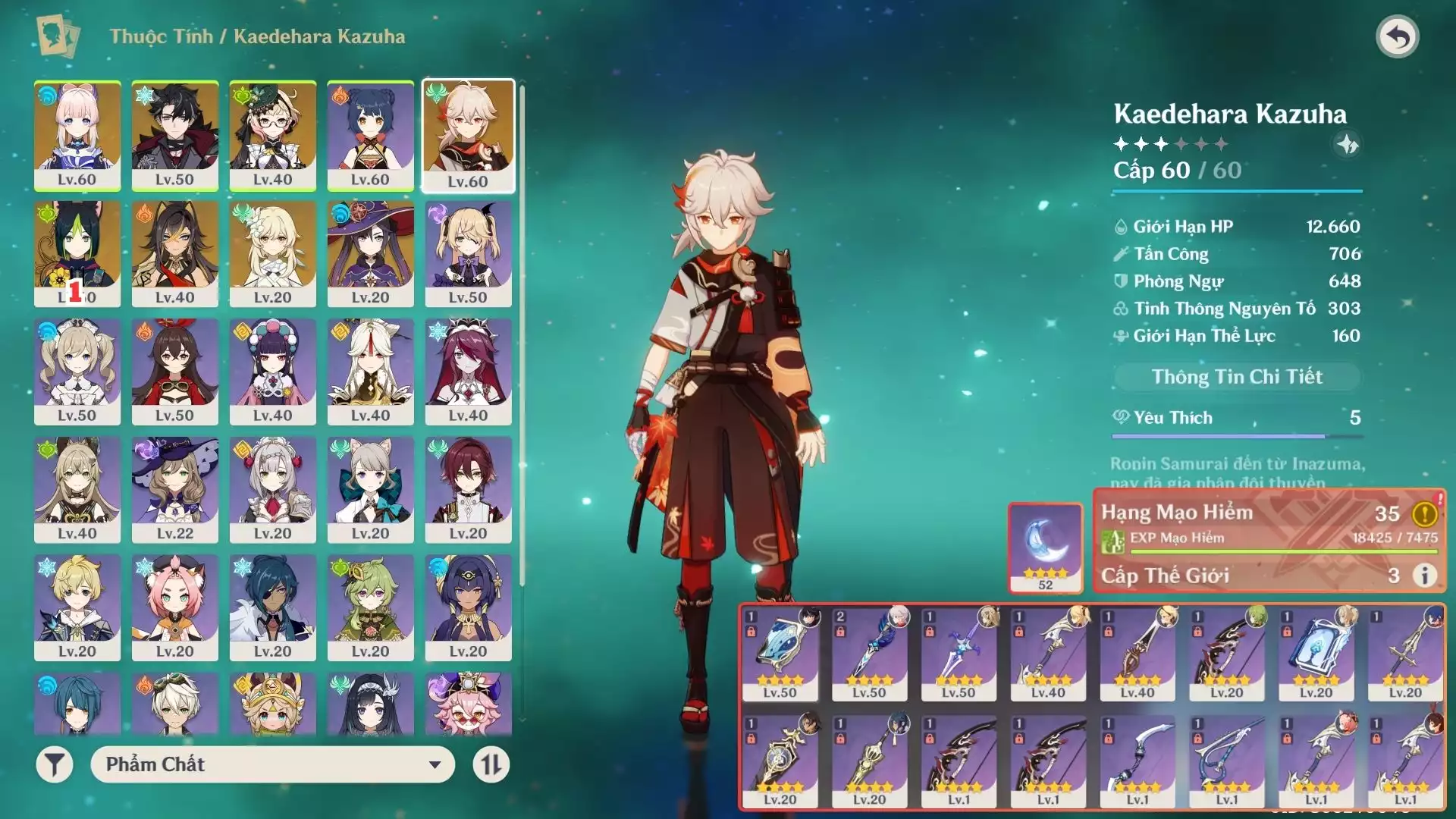Open the Cấp Thế Giới info icon
This screenshot has height=819, width=1456.
pos(1425,576)
